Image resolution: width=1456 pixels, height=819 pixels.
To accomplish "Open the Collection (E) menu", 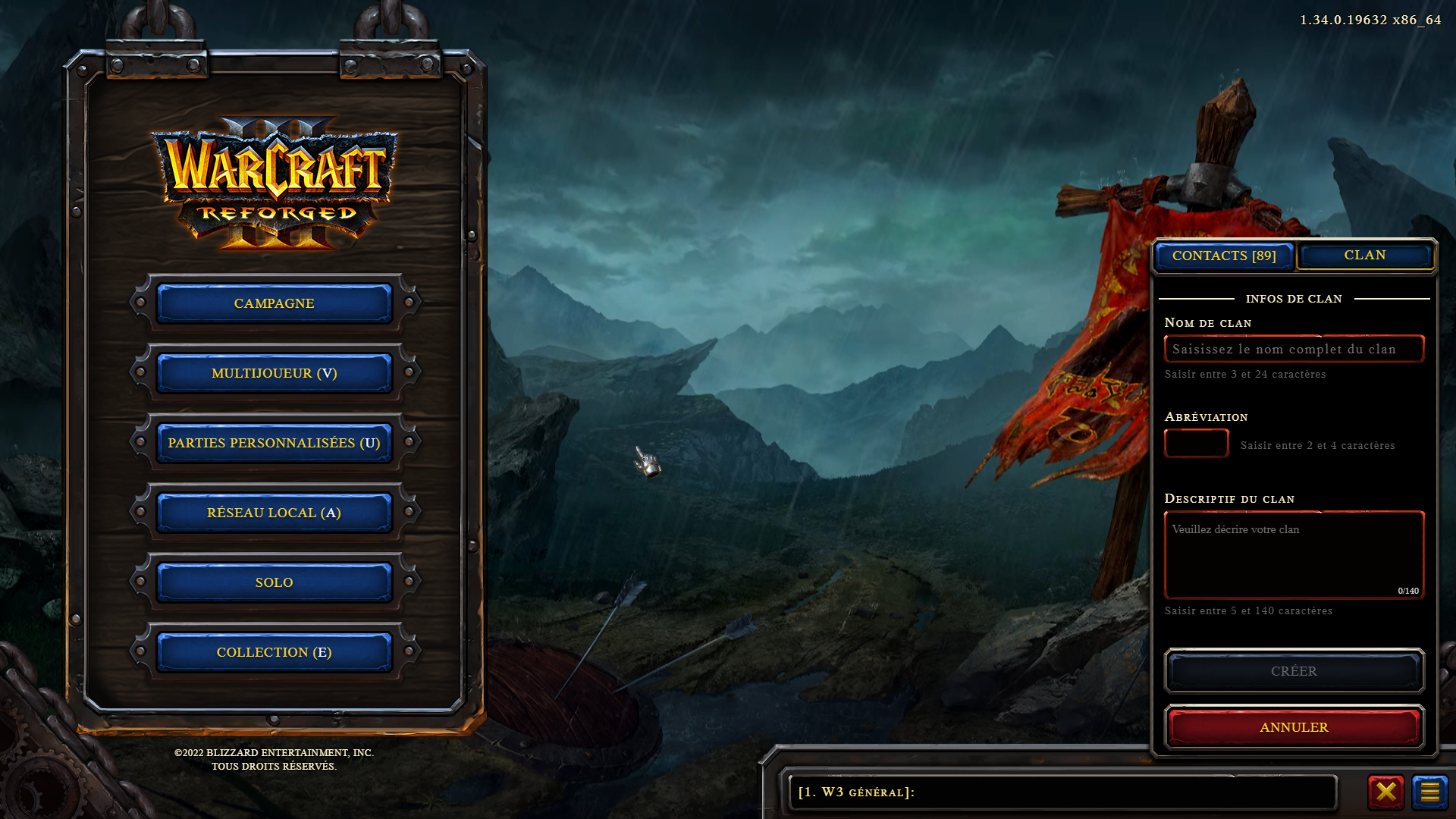I will coord(274,652).
